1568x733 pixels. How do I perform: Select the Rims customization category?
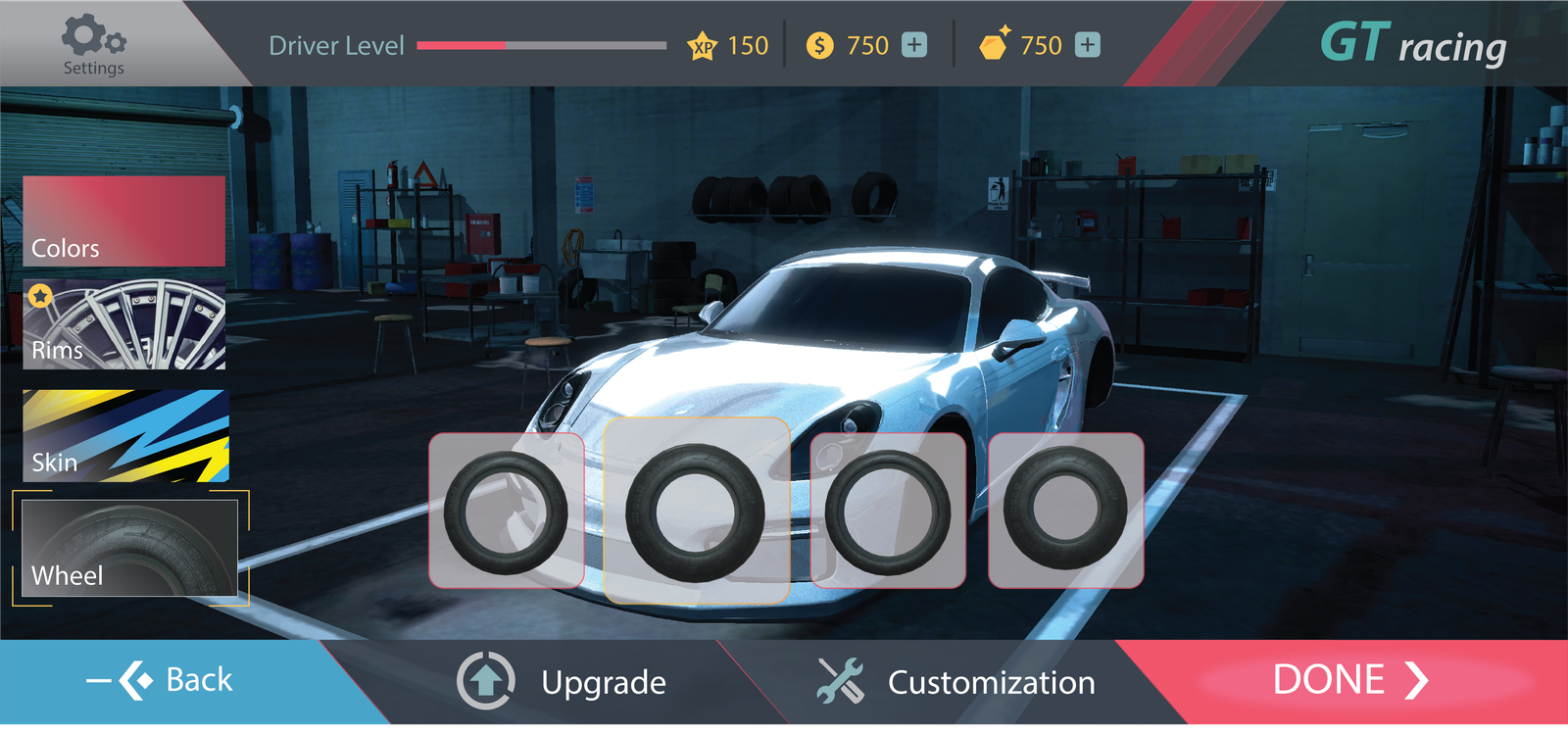click(124, 325)
